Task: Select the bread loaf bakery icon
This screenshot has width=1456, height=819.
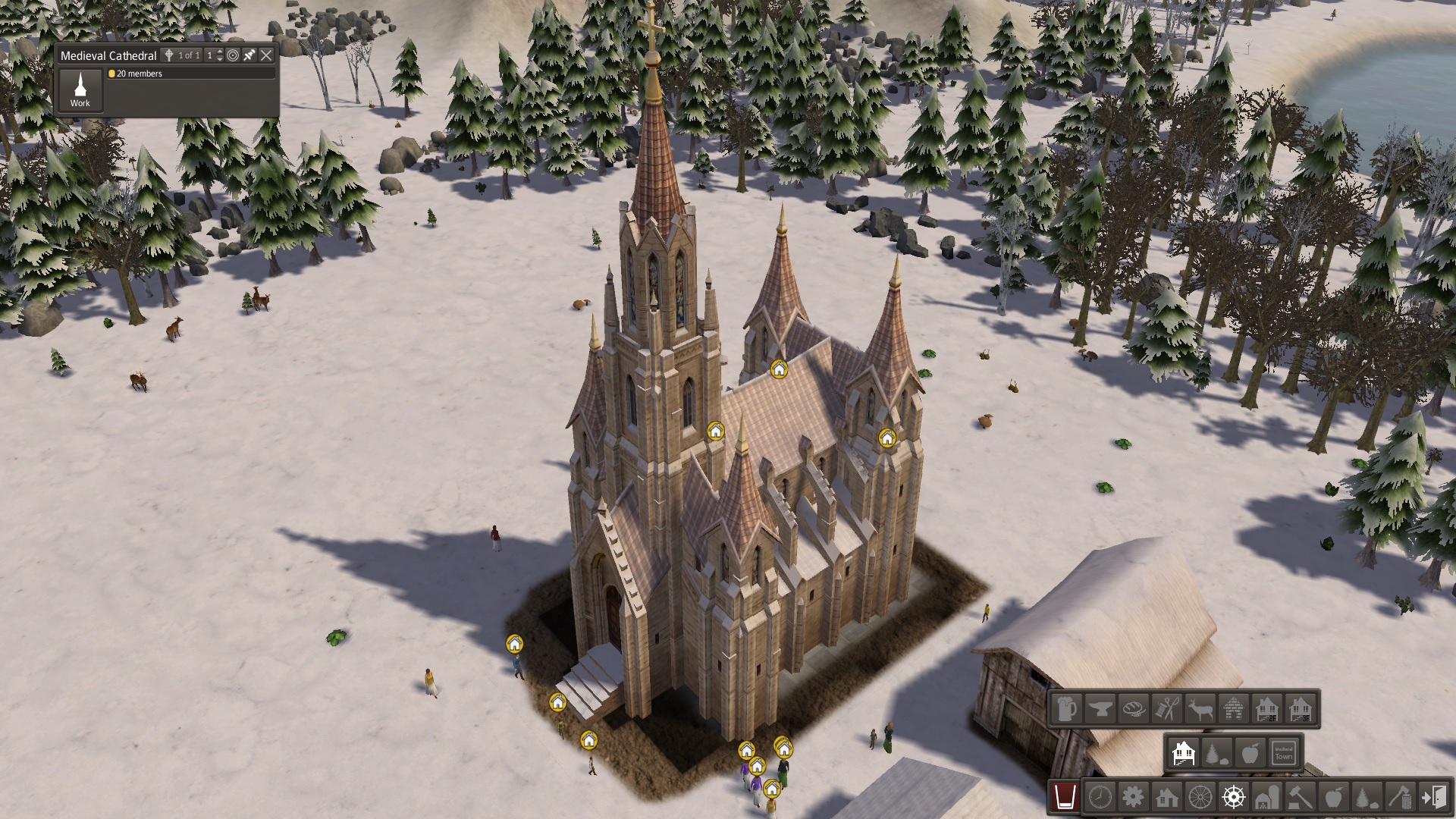Action: pyautogui.click(x=1134, y=709)
